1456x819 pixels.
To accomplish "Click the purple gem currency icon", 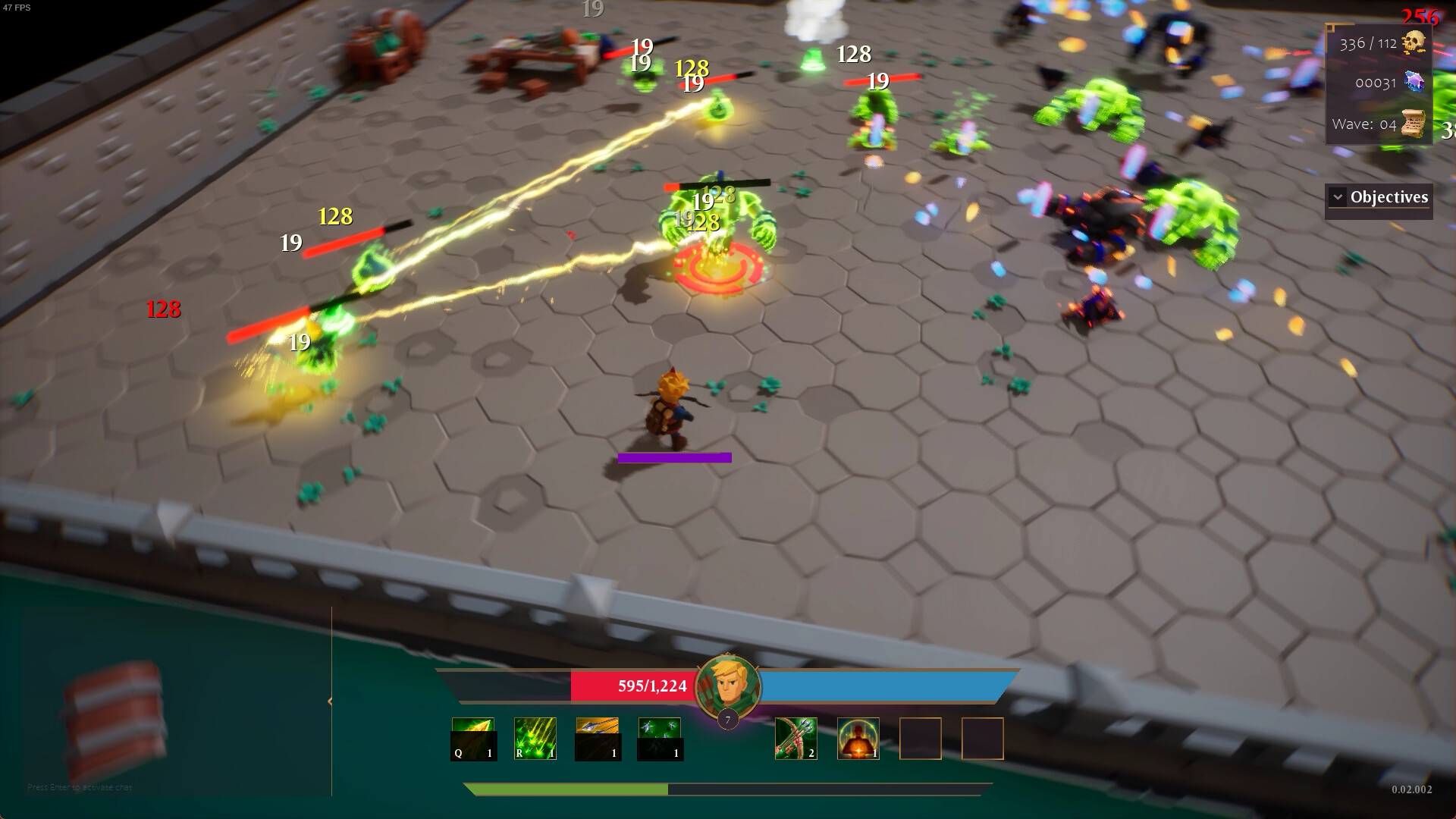I will pyautogui.click(x=1415, y=82).
